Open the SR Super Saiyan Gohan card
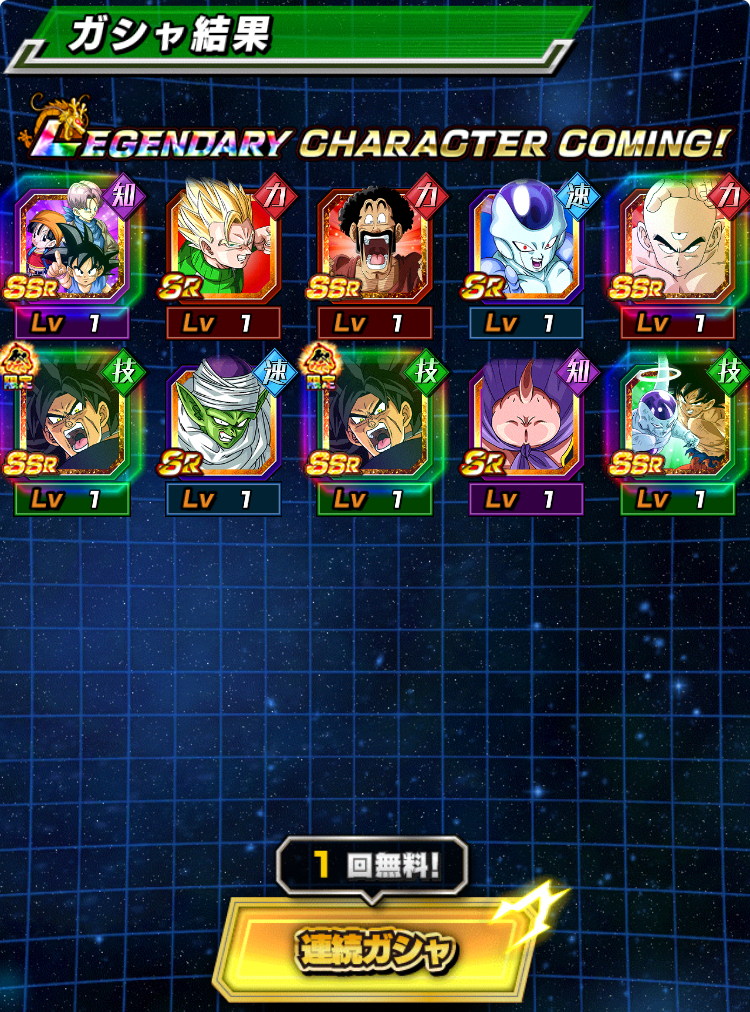The width and height of the screenshot is (750, 1012). (x=224, y=247)
